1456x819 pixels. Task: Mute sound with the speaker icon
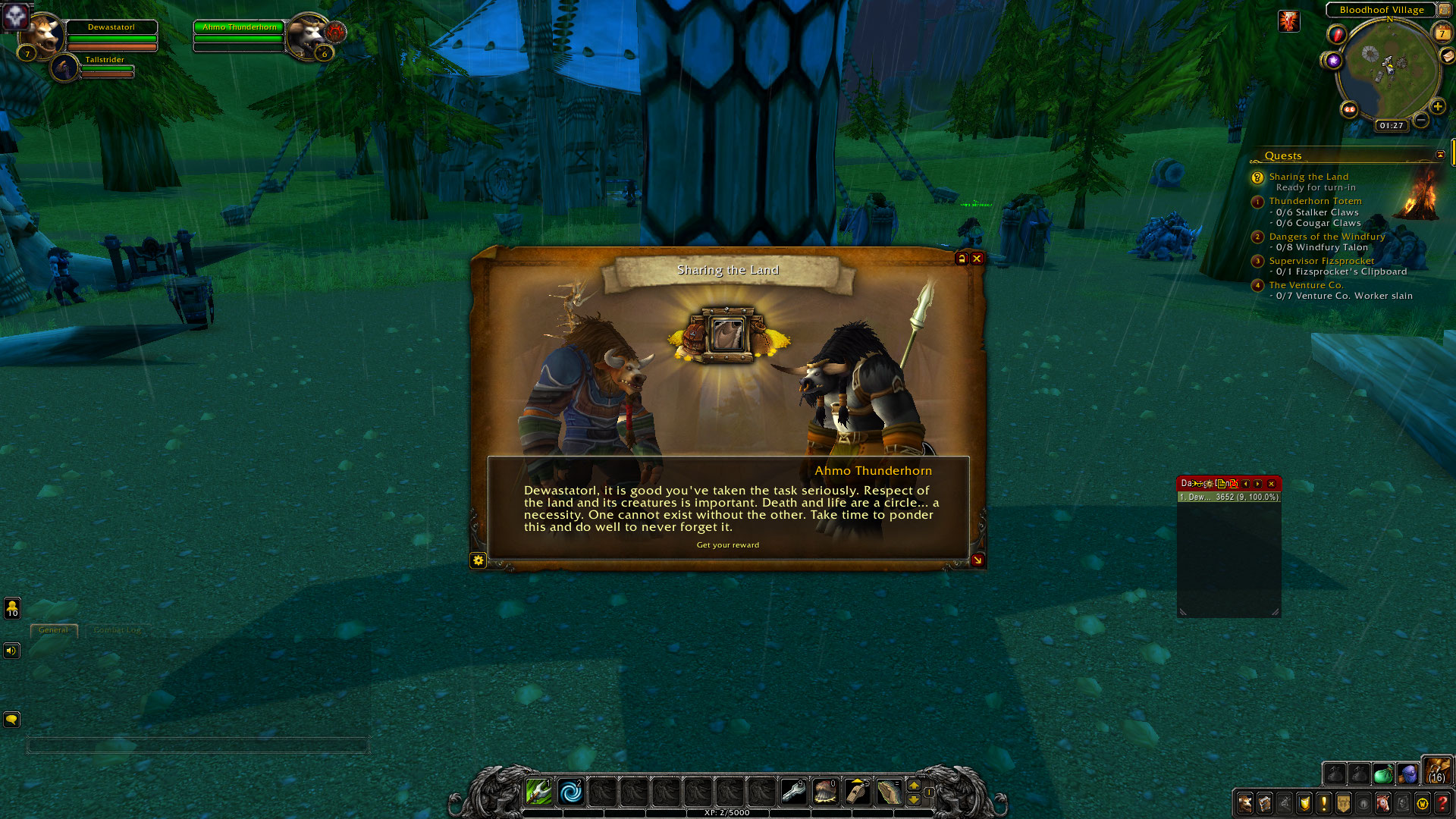[11, 651]
